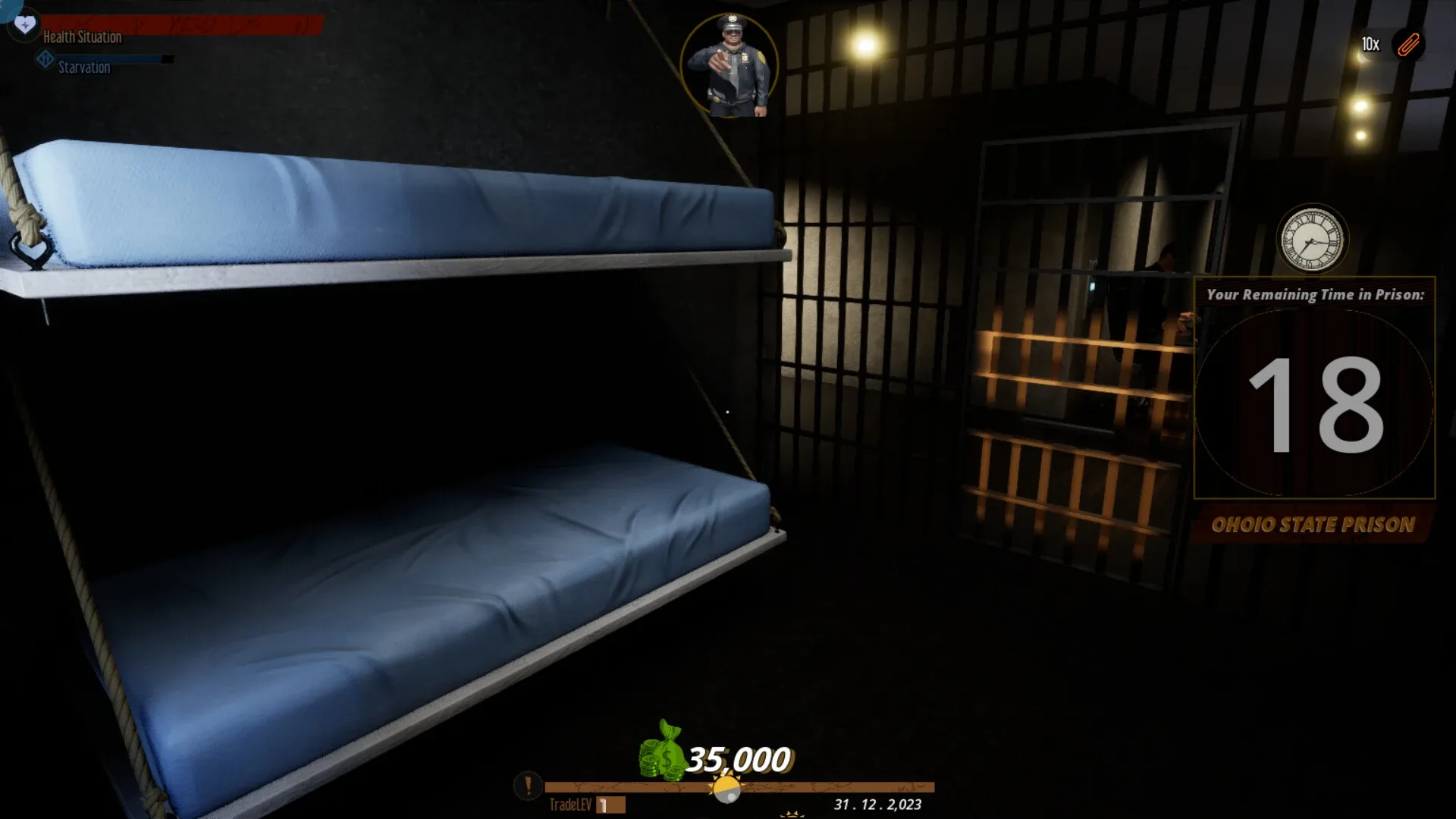Toggle the 10x item counter
This screenshot has width=1456, height=819.
(1370, 44)
